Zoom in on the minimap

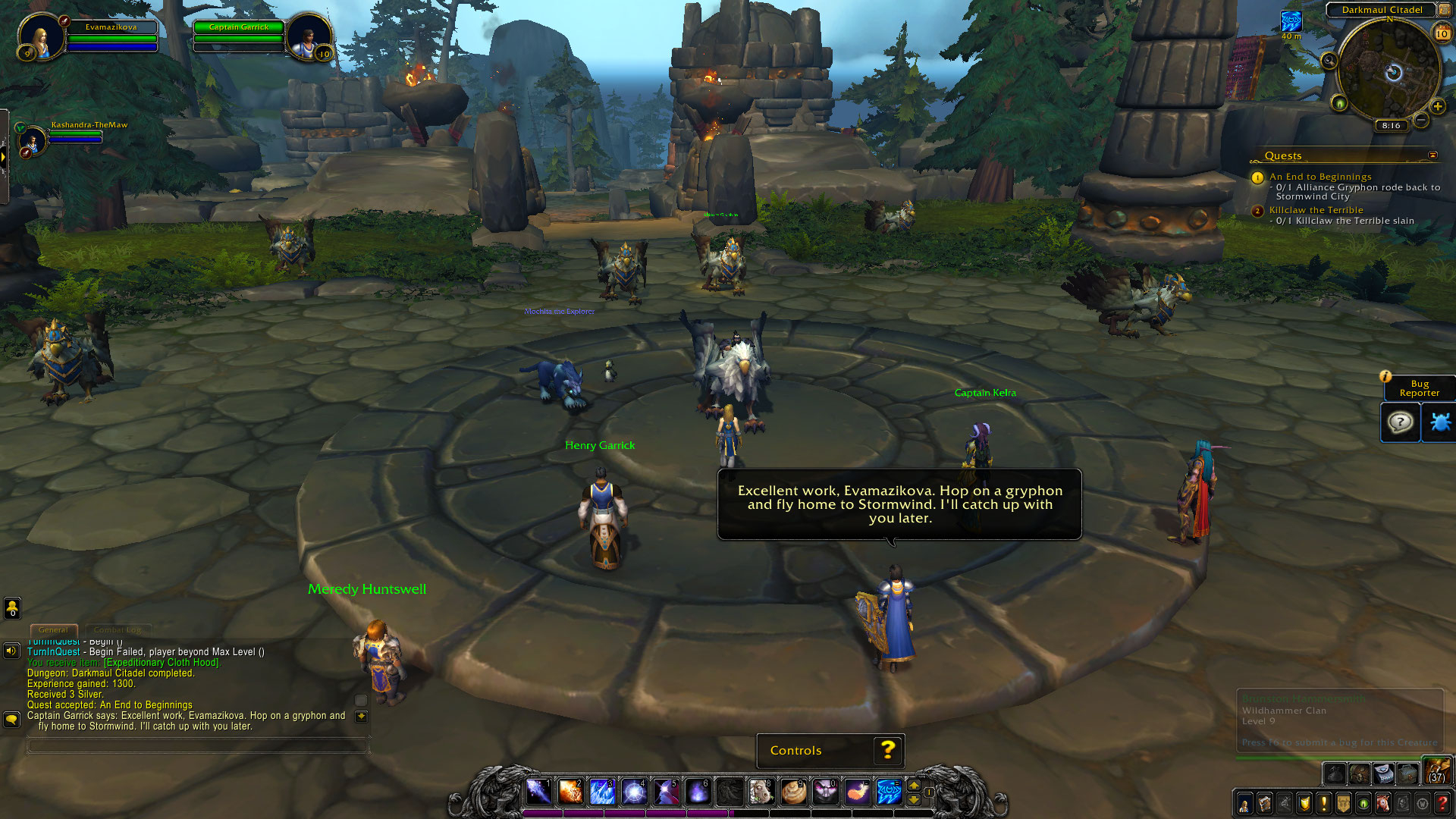click(x=1437, y=106)
